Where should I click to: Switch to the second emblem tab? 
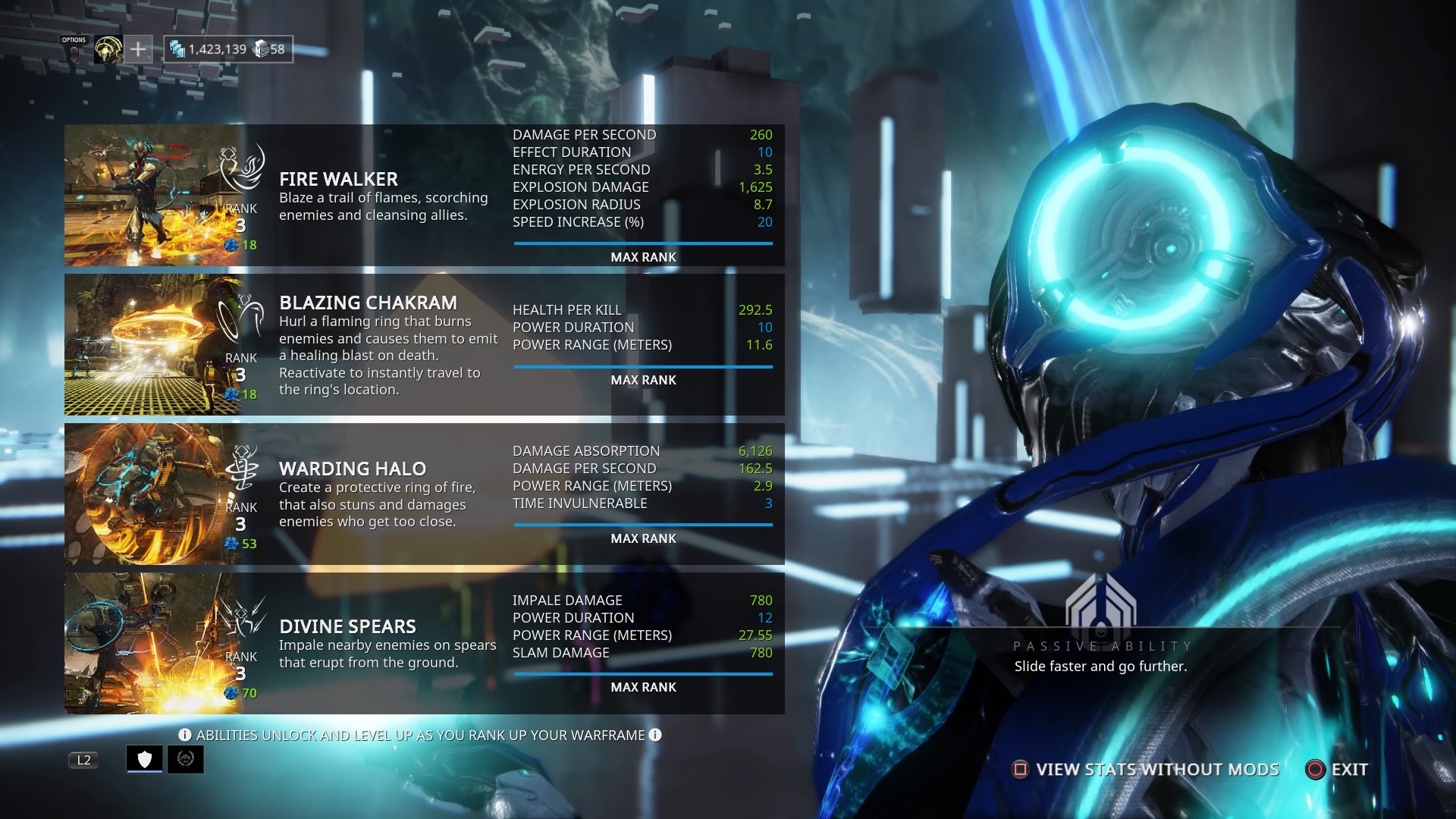coord(186,759)
